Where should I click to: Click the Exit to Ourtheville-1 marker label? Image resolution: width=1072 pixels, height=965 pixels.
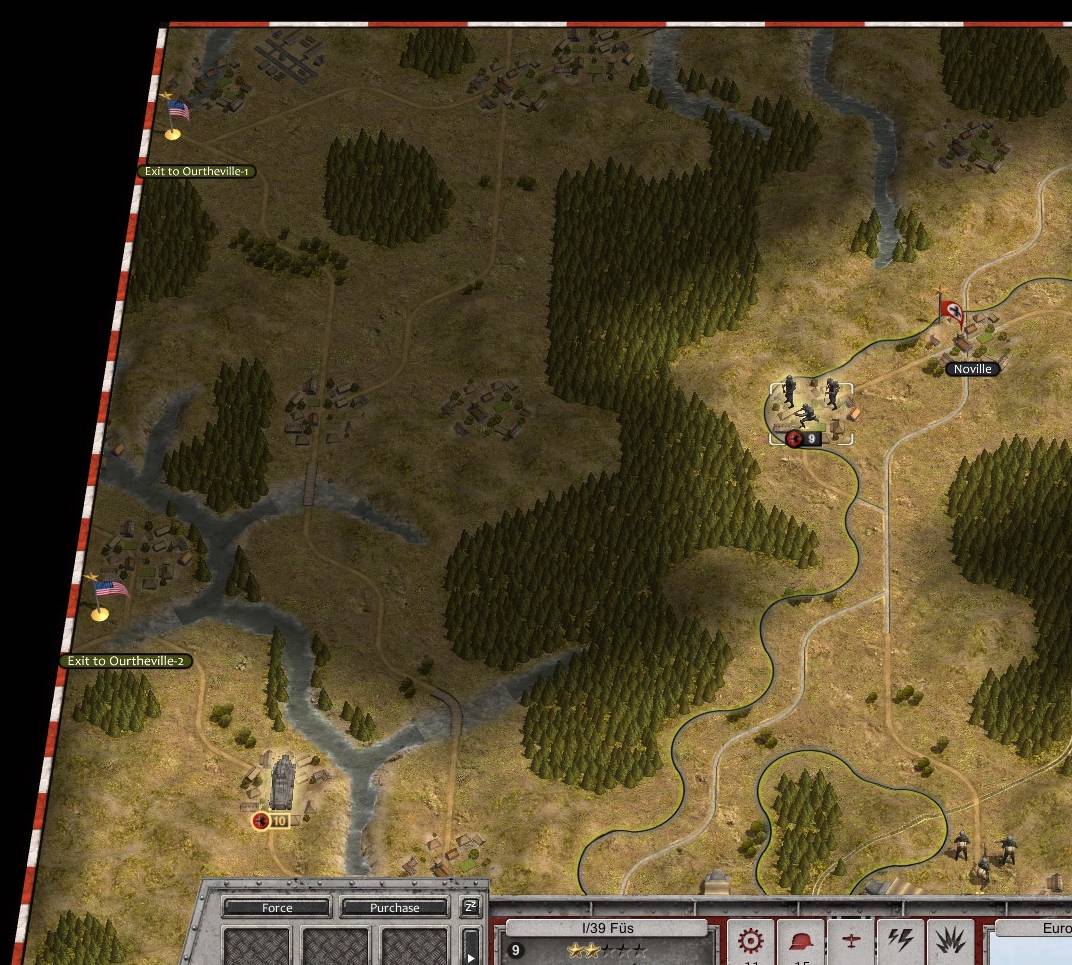[197, 171]
